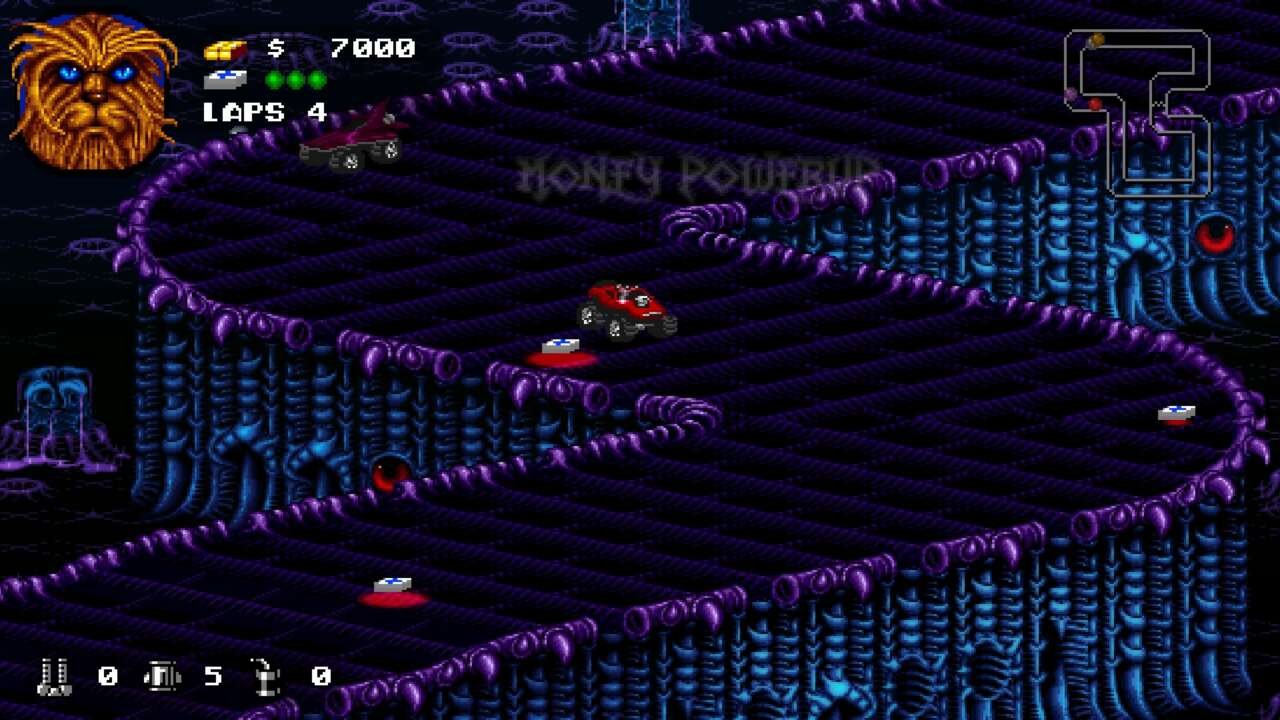This screenshot has height=720, width=1280.
Task: Click the pickup pad on the right track edge
Action: click(1176, 413)
